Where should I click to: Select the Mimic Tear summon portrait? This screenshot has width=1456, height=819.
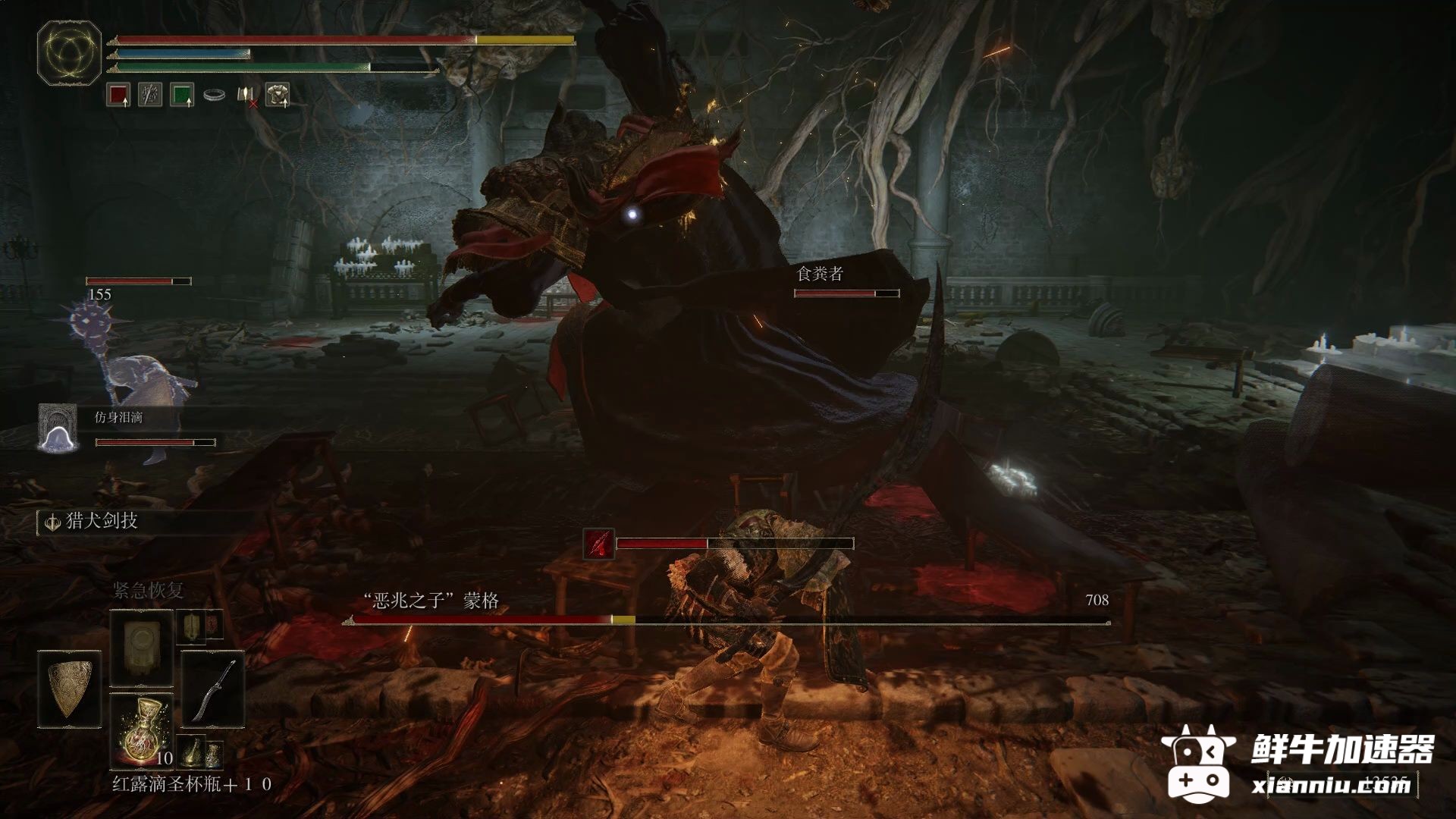click(x=58, y=428)
